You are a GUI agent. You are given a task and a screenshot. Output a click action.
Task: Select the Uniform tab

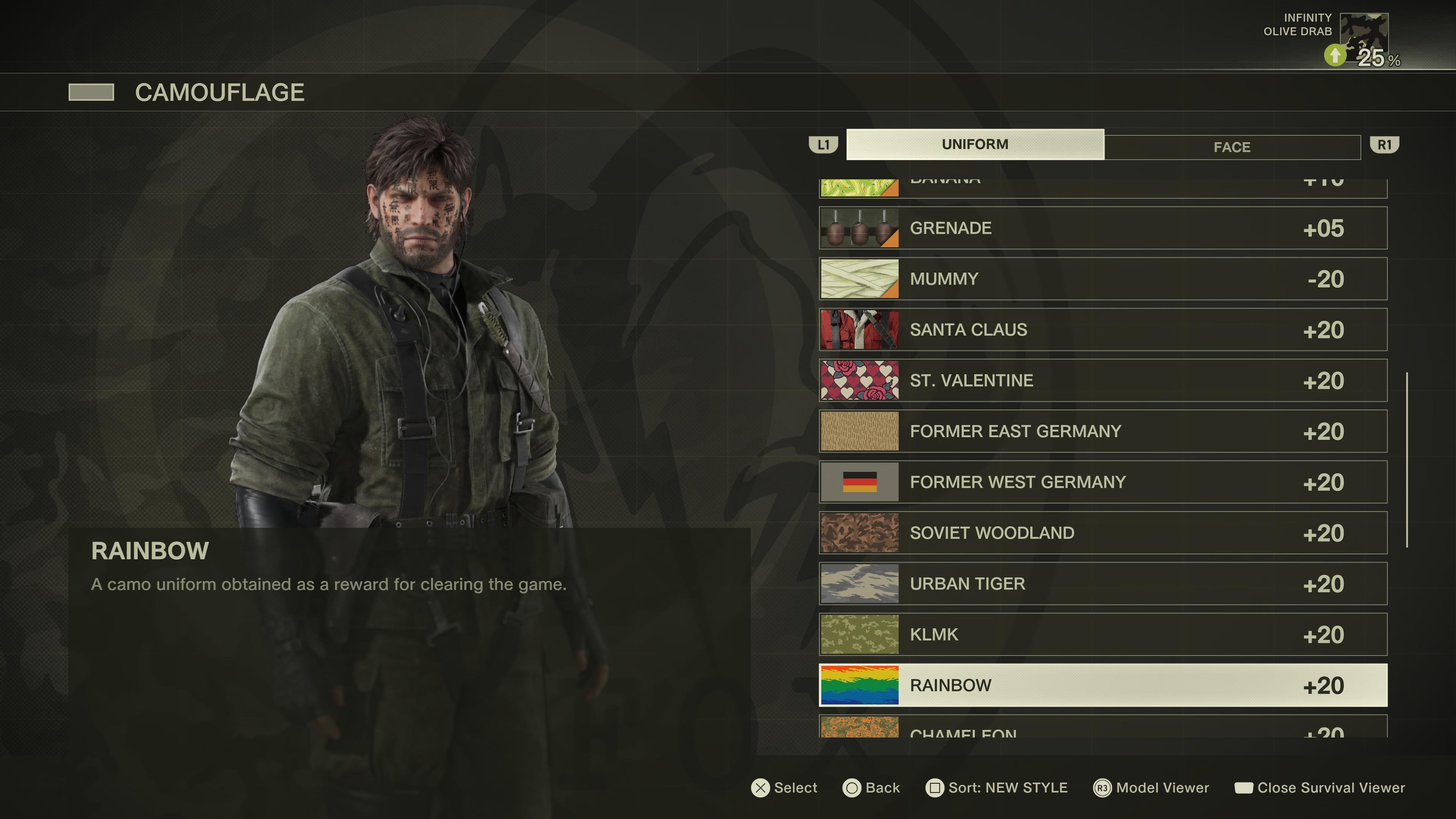[974, 144]
